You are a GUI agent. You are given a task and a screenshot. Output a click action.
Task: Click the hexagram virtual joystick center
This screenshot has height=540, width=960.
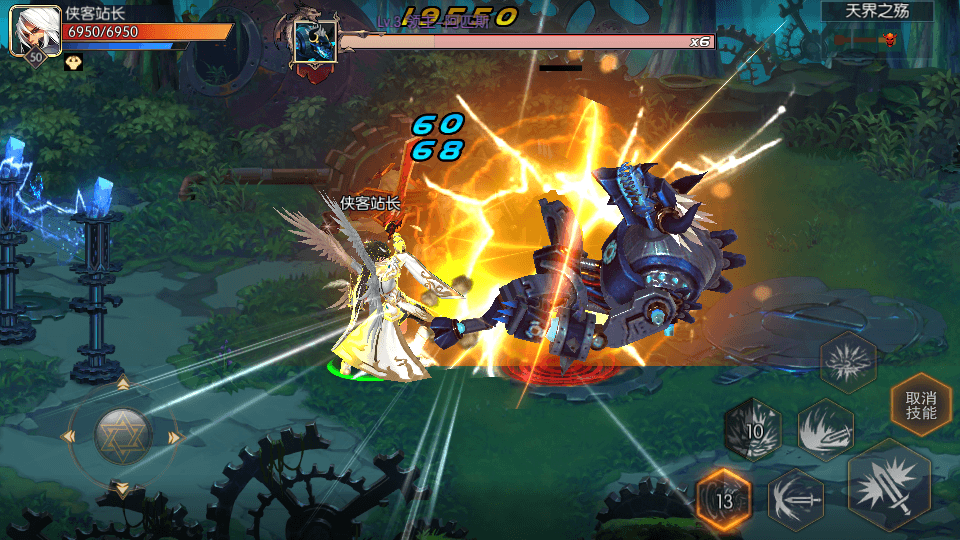[123, 435]
